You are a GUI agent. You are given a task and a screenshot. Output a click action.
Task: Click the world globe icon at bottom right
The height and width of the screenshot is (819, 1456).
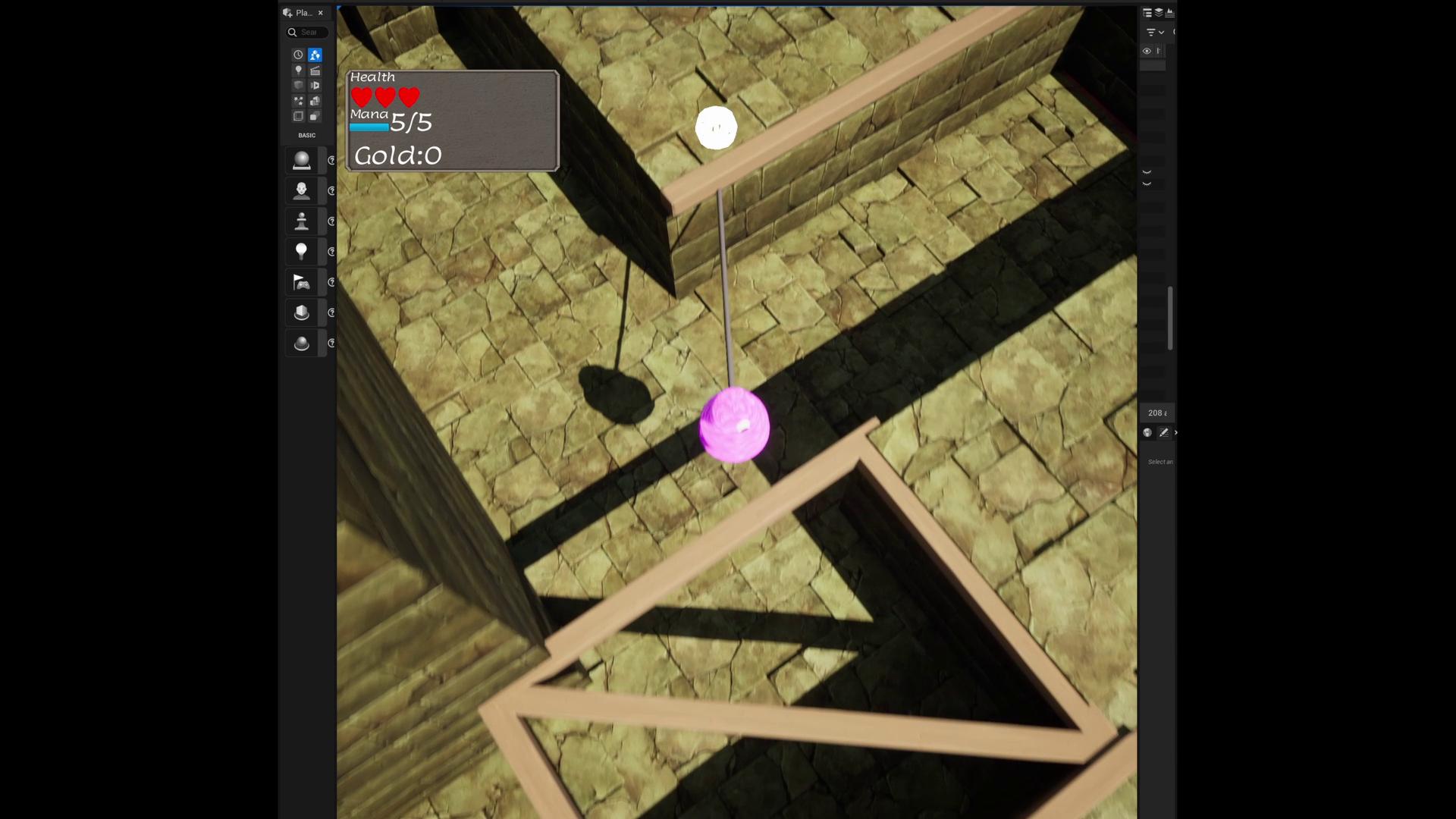point(1147,432)
